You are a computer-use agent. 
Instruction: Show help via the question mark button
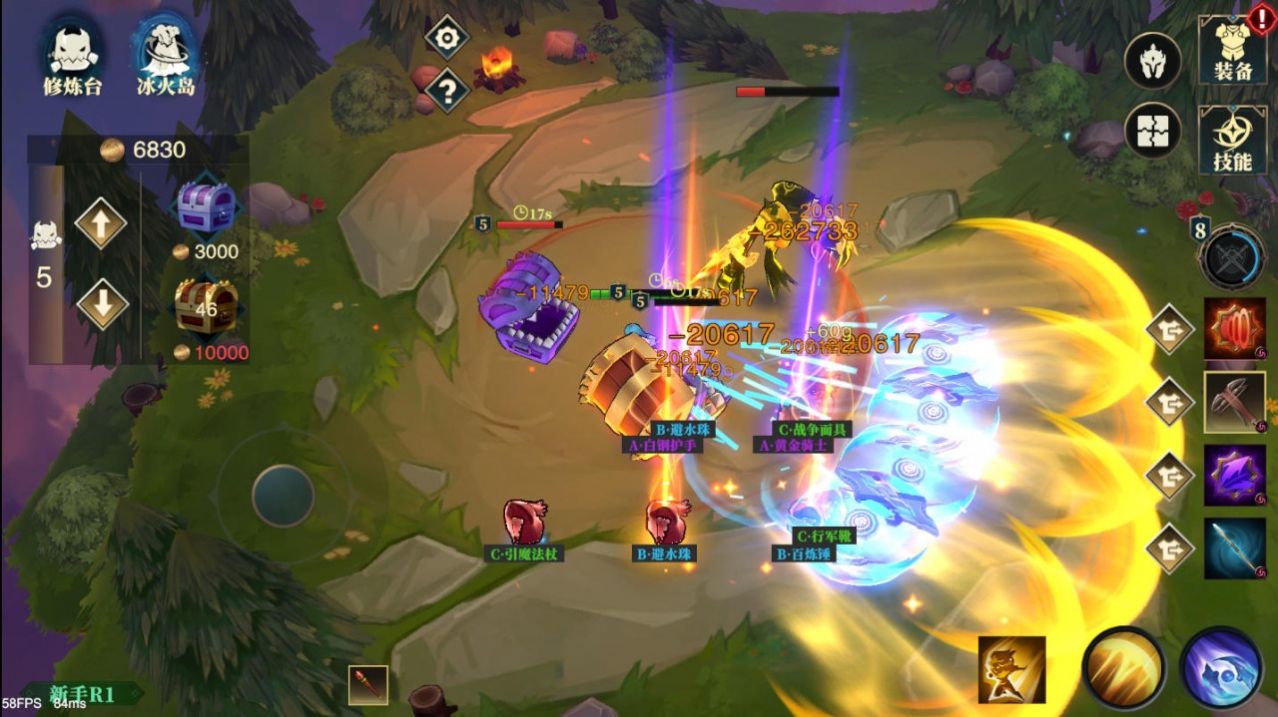click(x=446, y=91)
